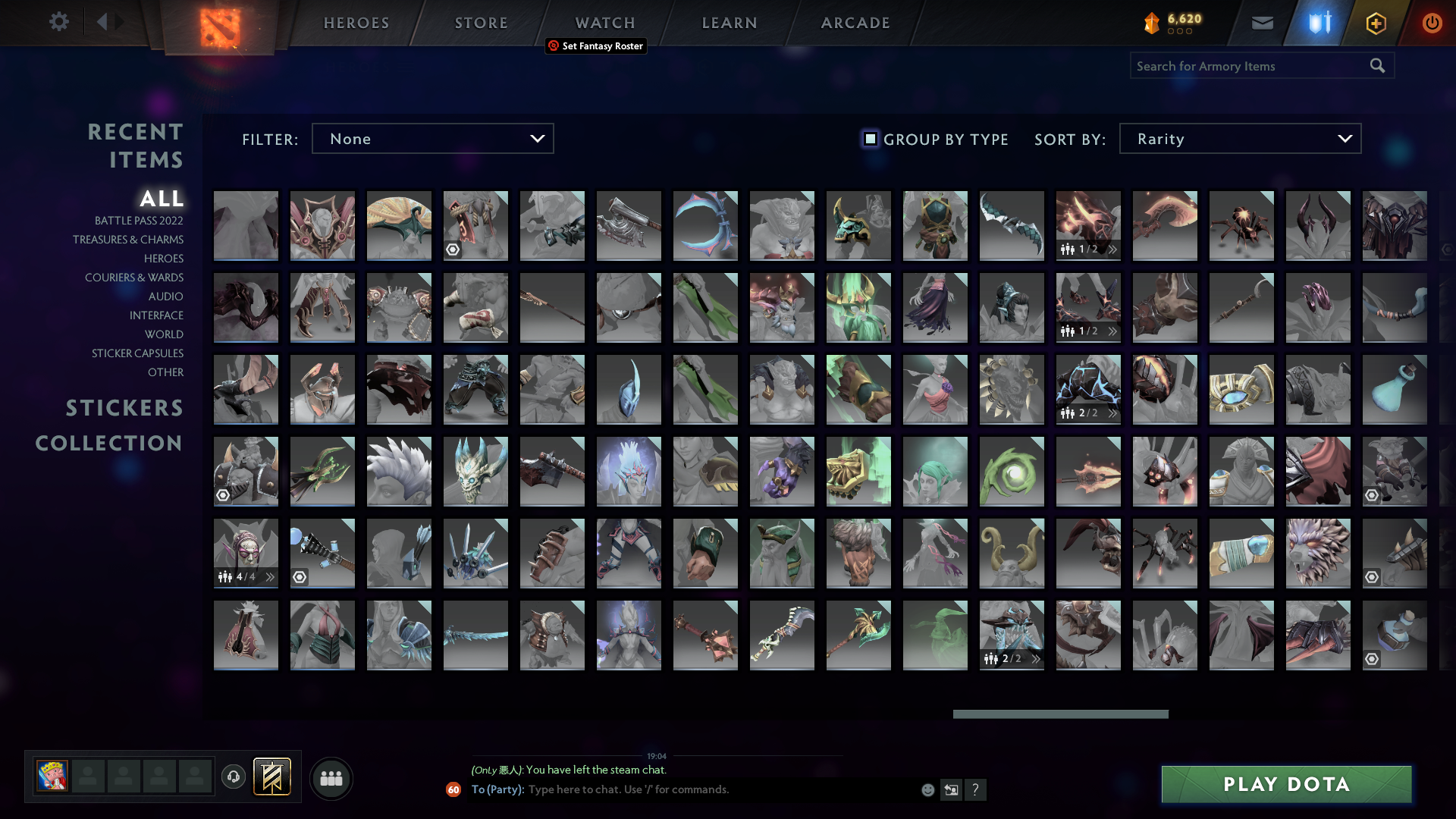This screenshot has height=819, width=1456.
Task: Click the red power button to exit
Action: tap(1432, 22)
